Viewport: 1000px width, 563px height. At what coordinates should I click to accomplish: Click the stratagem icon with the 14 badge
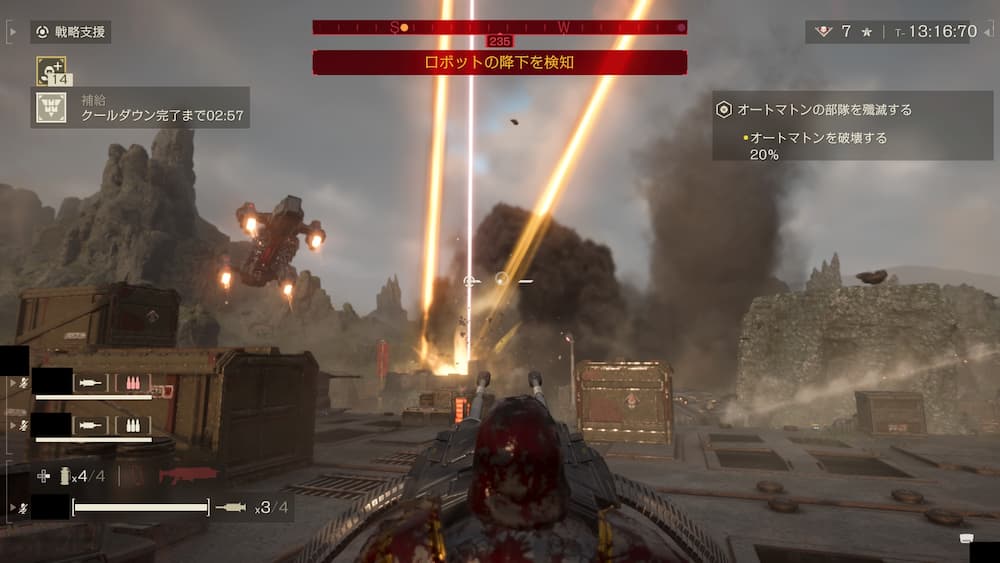coord(51,69)
